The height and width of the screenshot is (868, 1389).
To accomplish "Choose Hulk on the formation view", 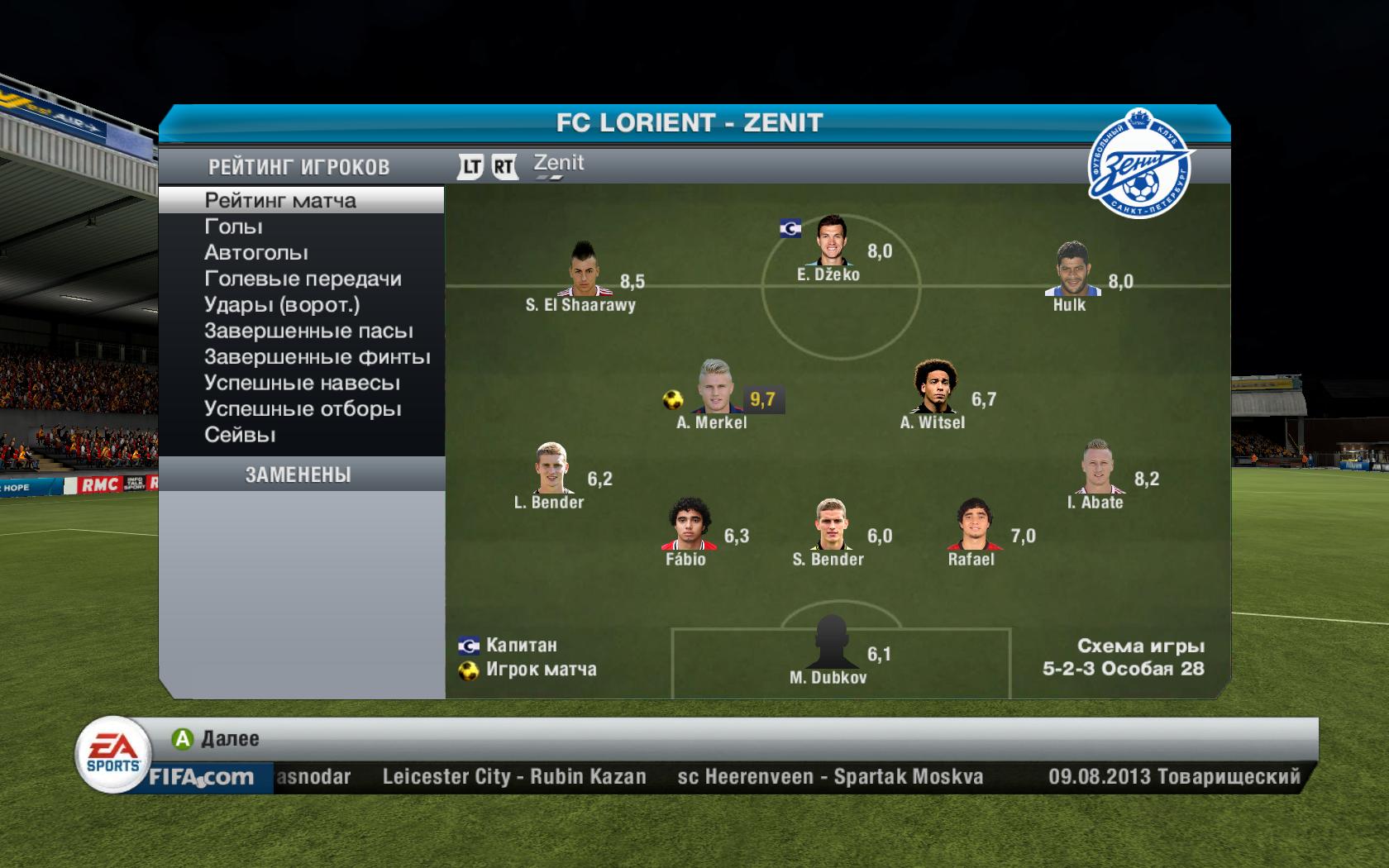I will 1072,269.
